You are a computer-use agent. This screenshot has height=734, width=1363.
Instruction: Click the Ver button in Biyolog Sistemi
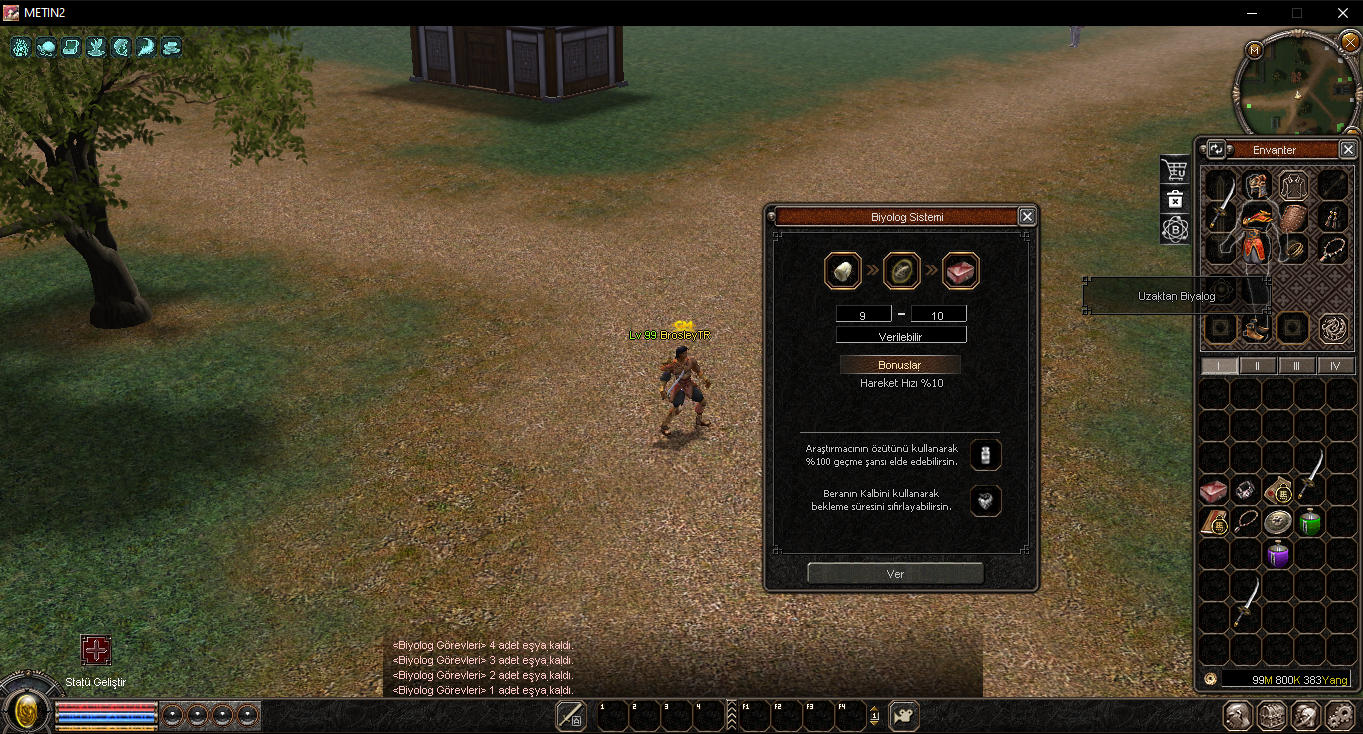point(895,574)
